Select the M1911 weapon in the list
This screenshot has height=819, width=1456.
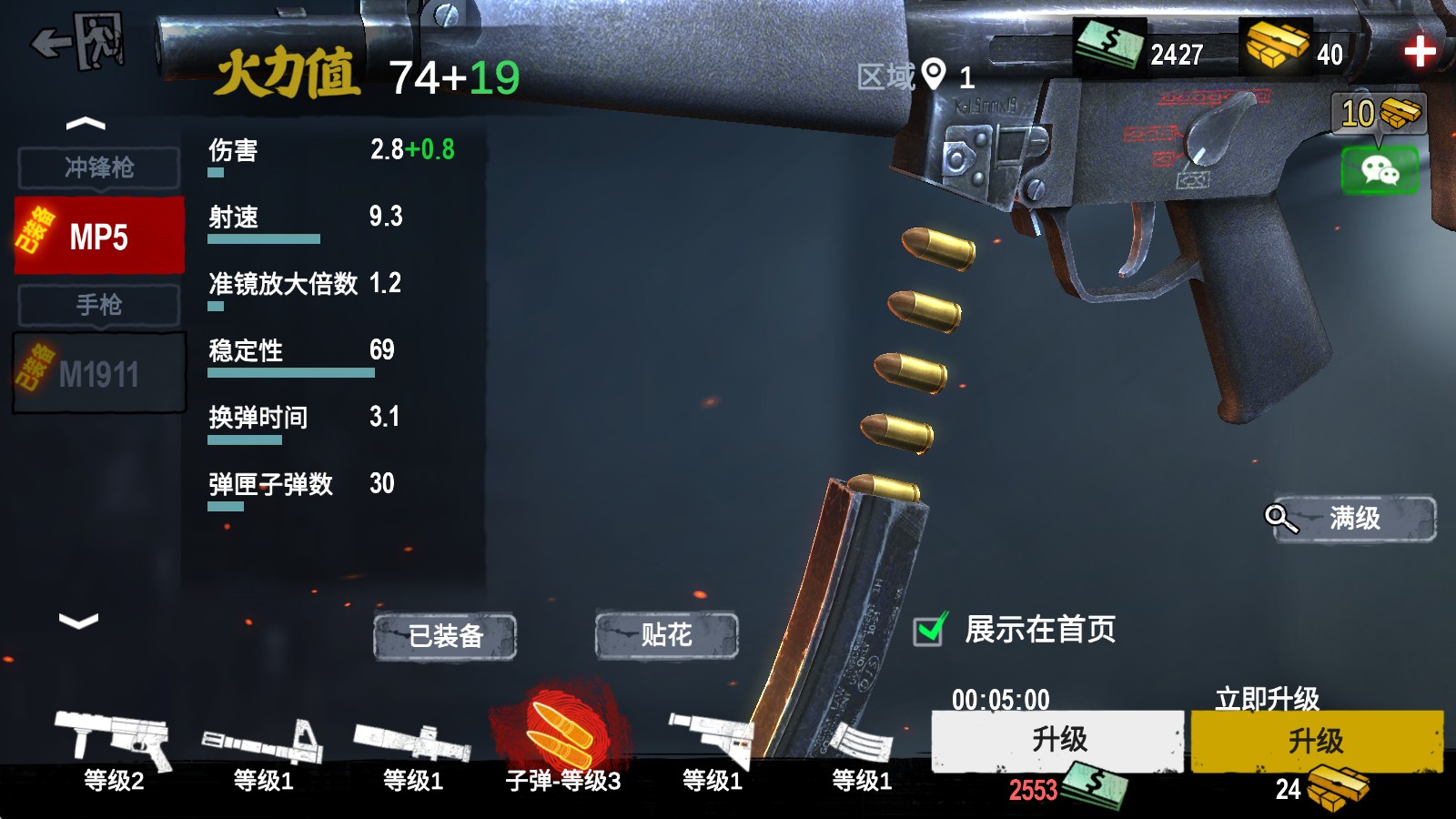pyautogui.click(x=100, y=374)
